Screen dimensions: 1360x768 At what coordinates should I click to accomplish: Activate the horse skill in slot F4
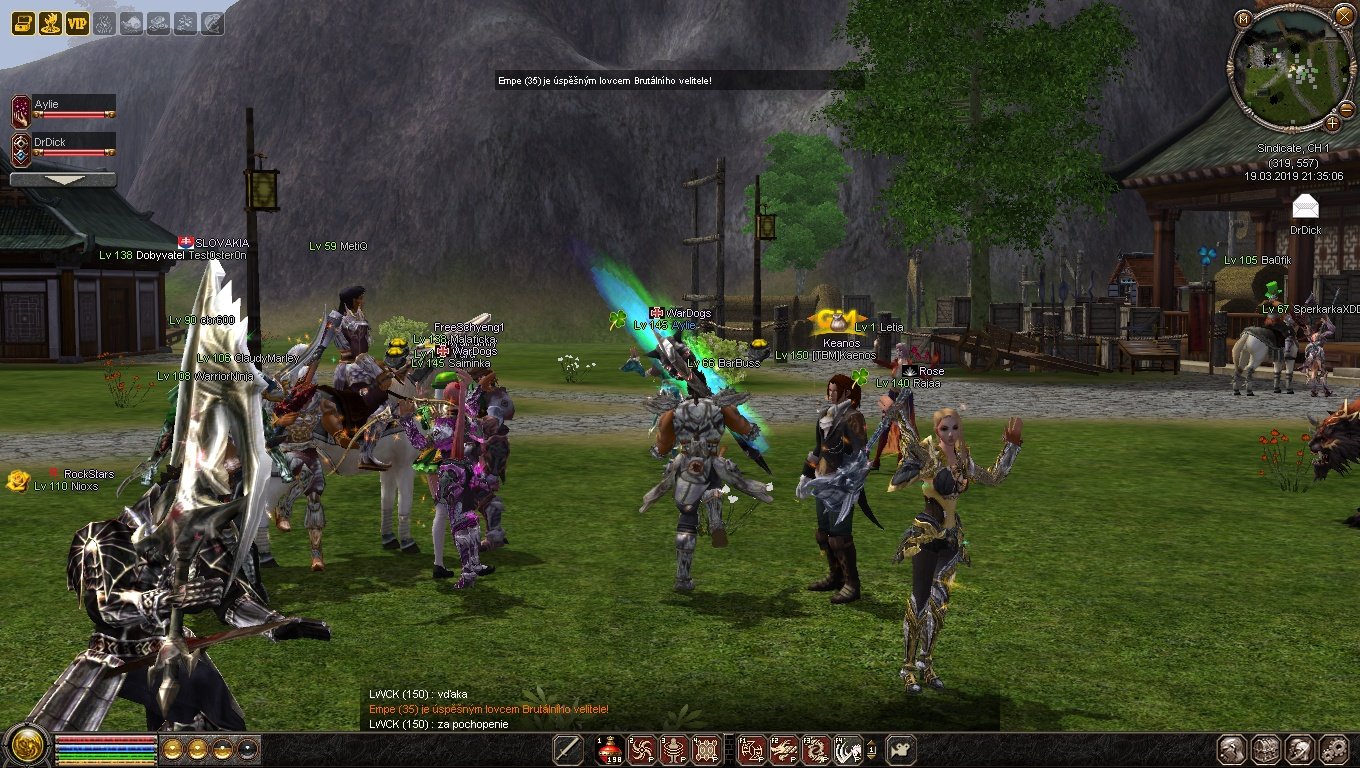pos(849,749)
